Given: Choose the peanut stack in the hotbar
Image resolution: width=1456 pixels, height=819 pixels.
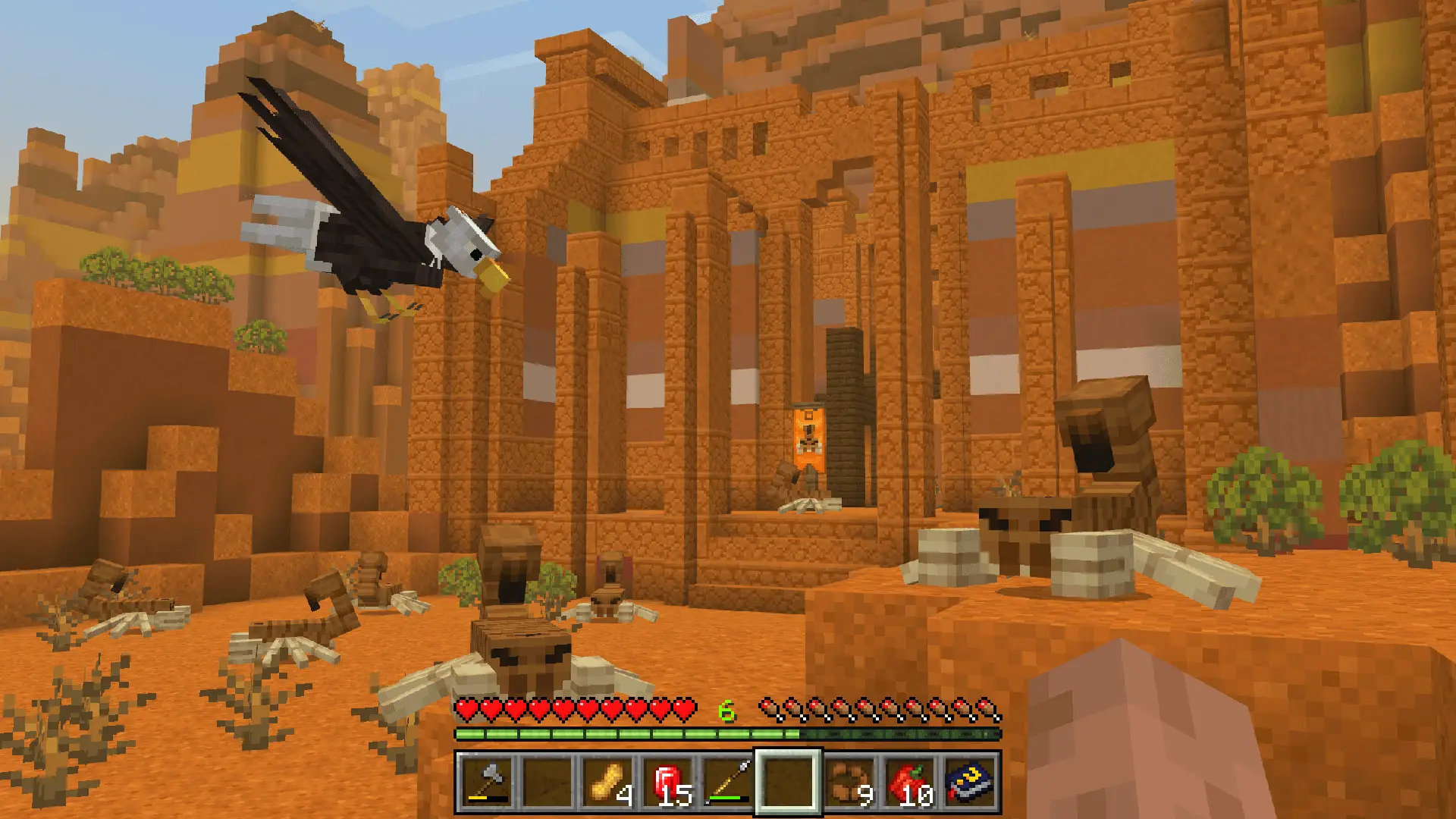Looking at the screenshot, I should [x=608, y=782].
